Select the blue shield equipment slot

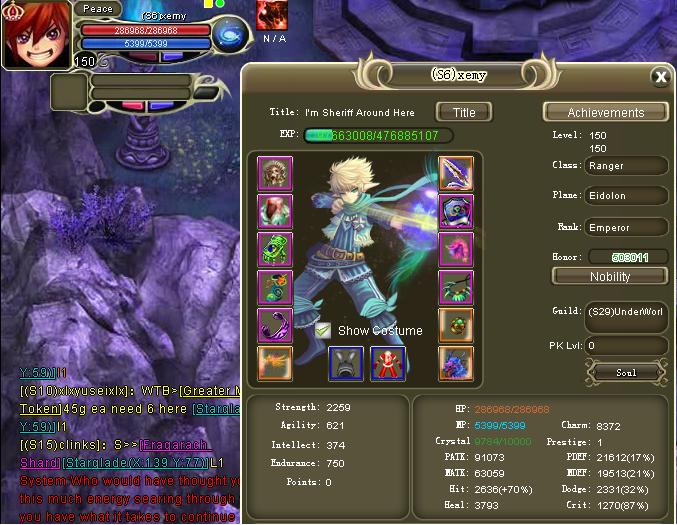click(x=456, y=211)
